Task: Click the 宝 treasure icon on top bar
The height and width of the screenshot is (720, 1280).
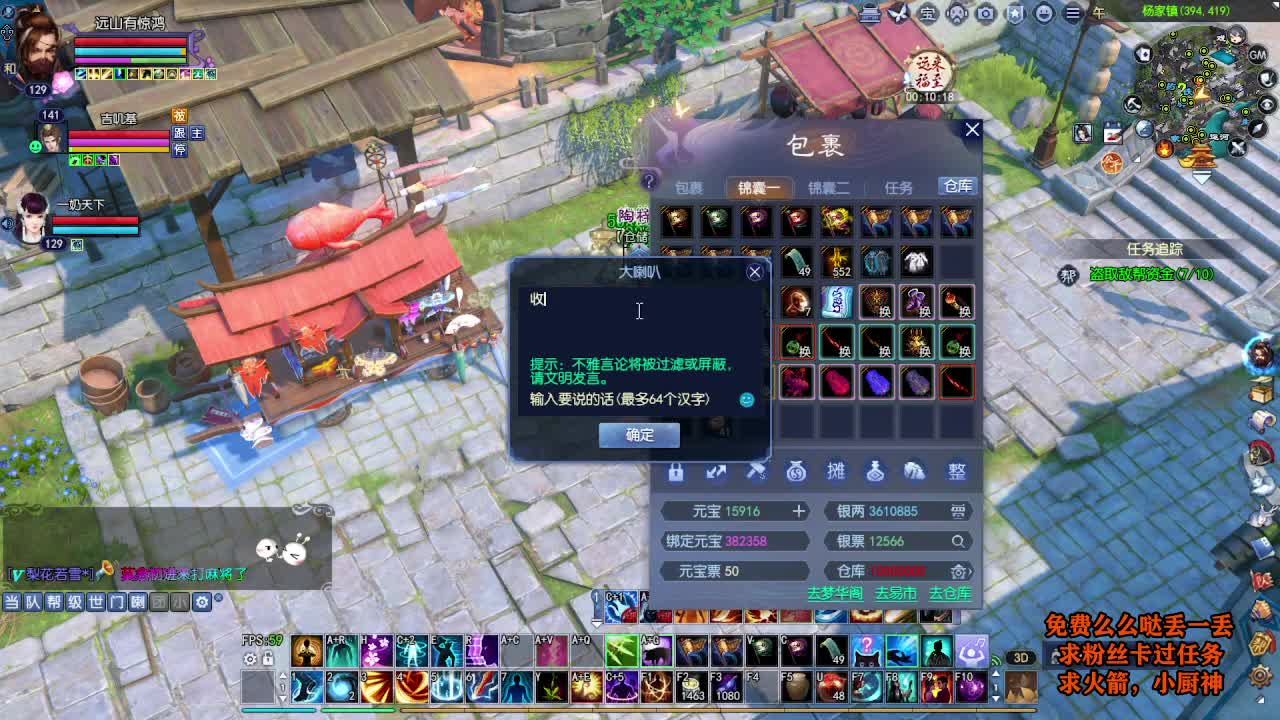Action: tap(928, 11)
